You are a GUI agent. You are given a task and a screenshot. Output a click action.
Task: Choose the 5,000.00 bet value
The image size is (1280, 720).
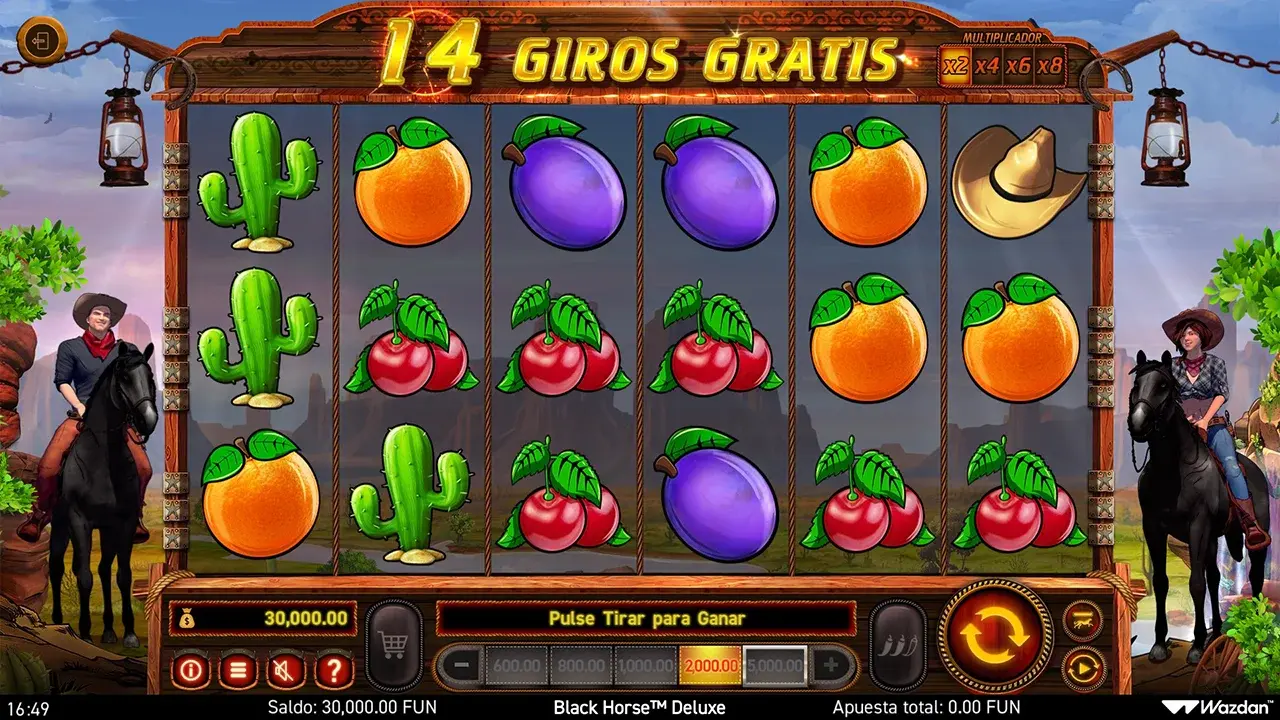(x=775, y=665)
